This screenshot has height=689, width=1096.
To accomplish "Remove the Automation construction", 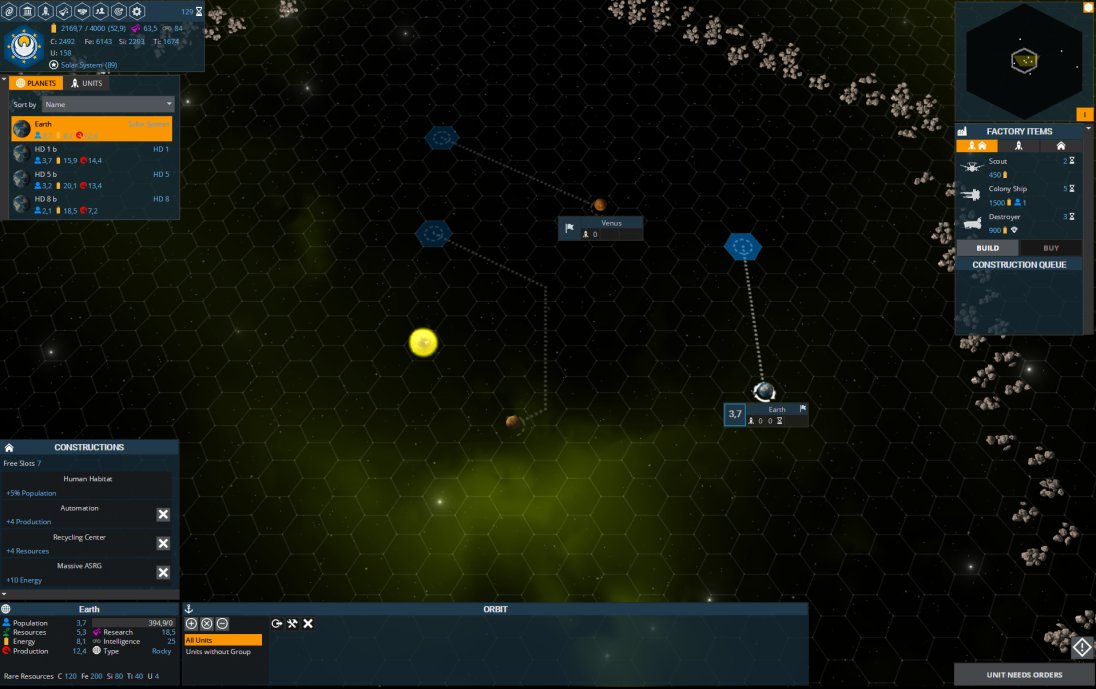I will 163,514.
